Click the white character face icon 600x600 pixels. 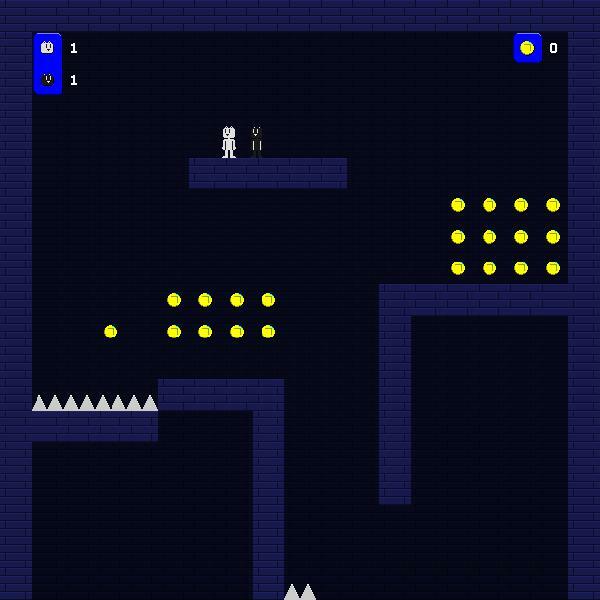click(x=47, y=47)
